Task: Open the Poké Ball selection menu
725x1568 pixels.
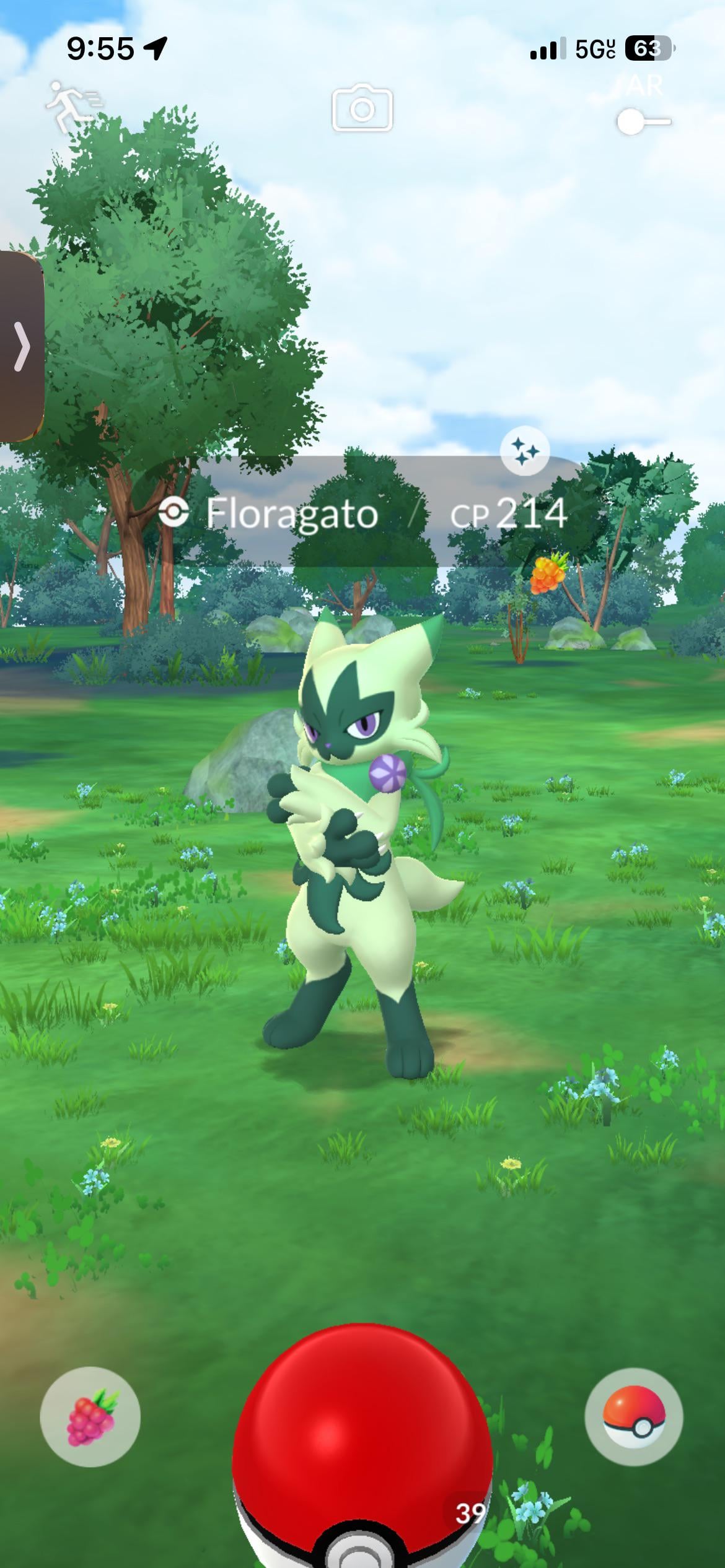Action: [x=634, y=1416]
